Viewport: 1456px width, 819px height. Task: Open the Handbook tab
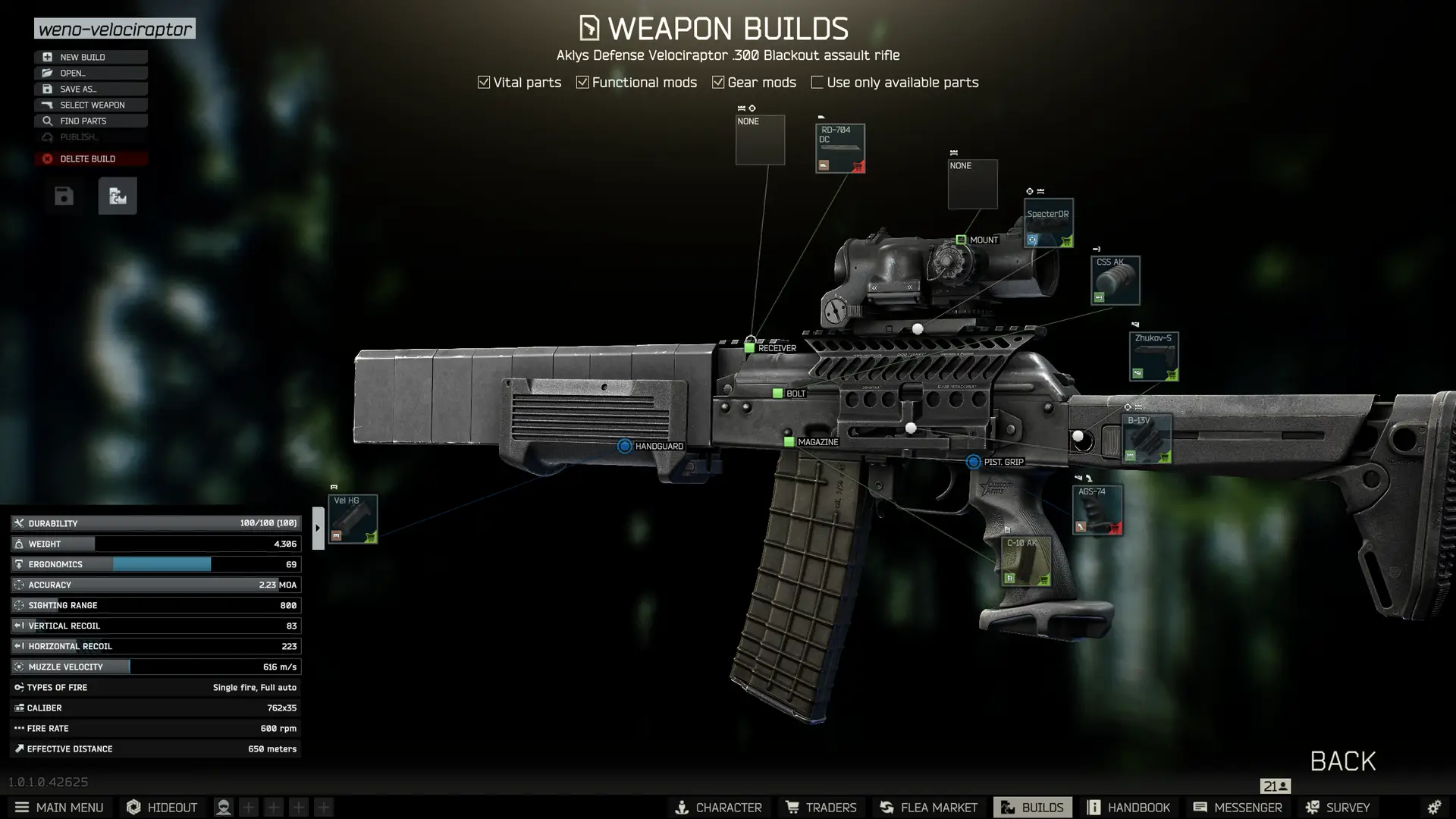coord(1128,807)
